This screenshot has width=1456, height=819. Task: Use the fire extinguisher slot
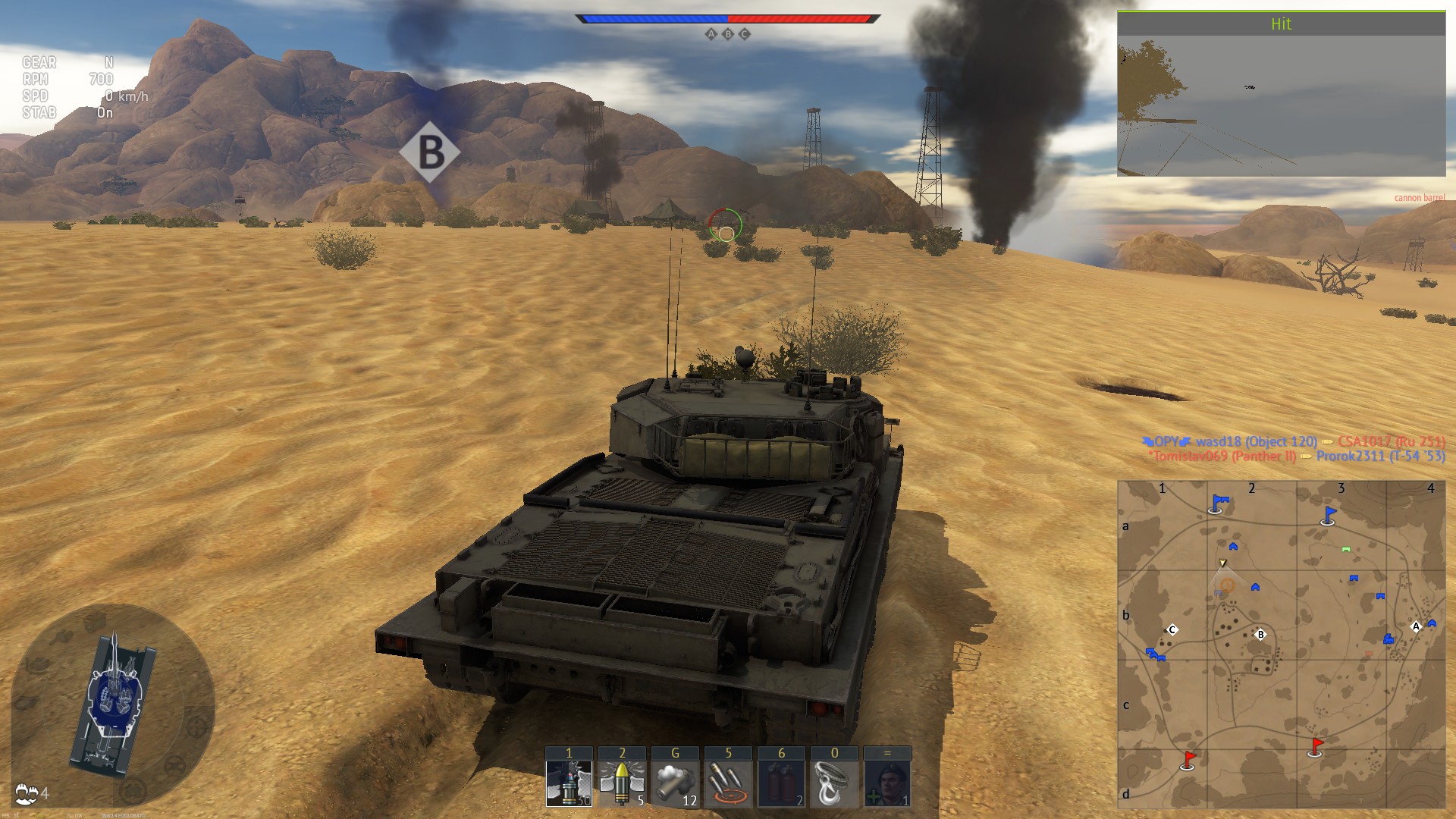pyautogui.click(x=781, y=783)
